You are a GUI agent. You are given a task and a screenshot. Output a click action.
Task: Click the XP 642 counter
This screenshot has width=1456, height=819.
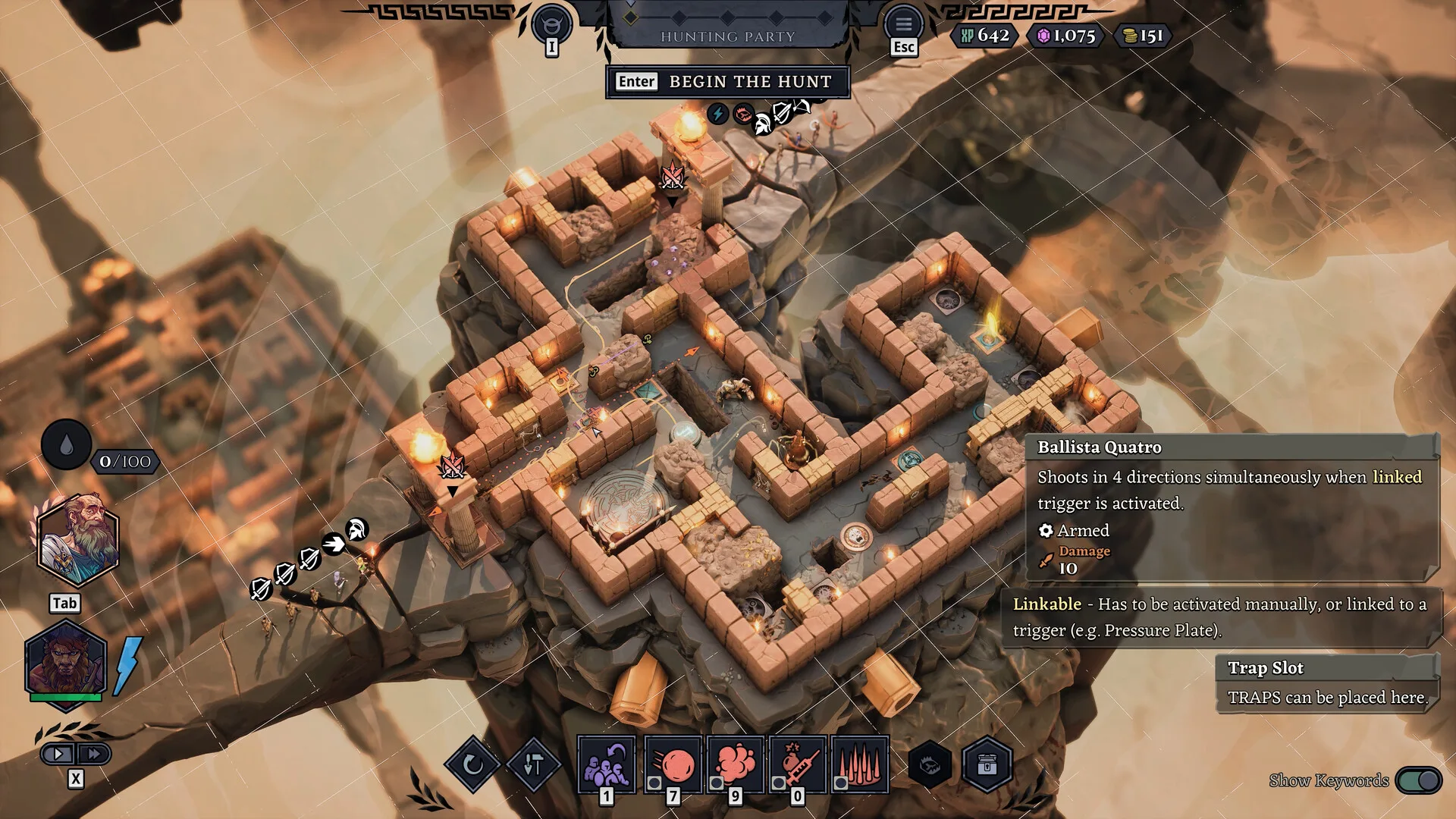(x=984, y=36)
